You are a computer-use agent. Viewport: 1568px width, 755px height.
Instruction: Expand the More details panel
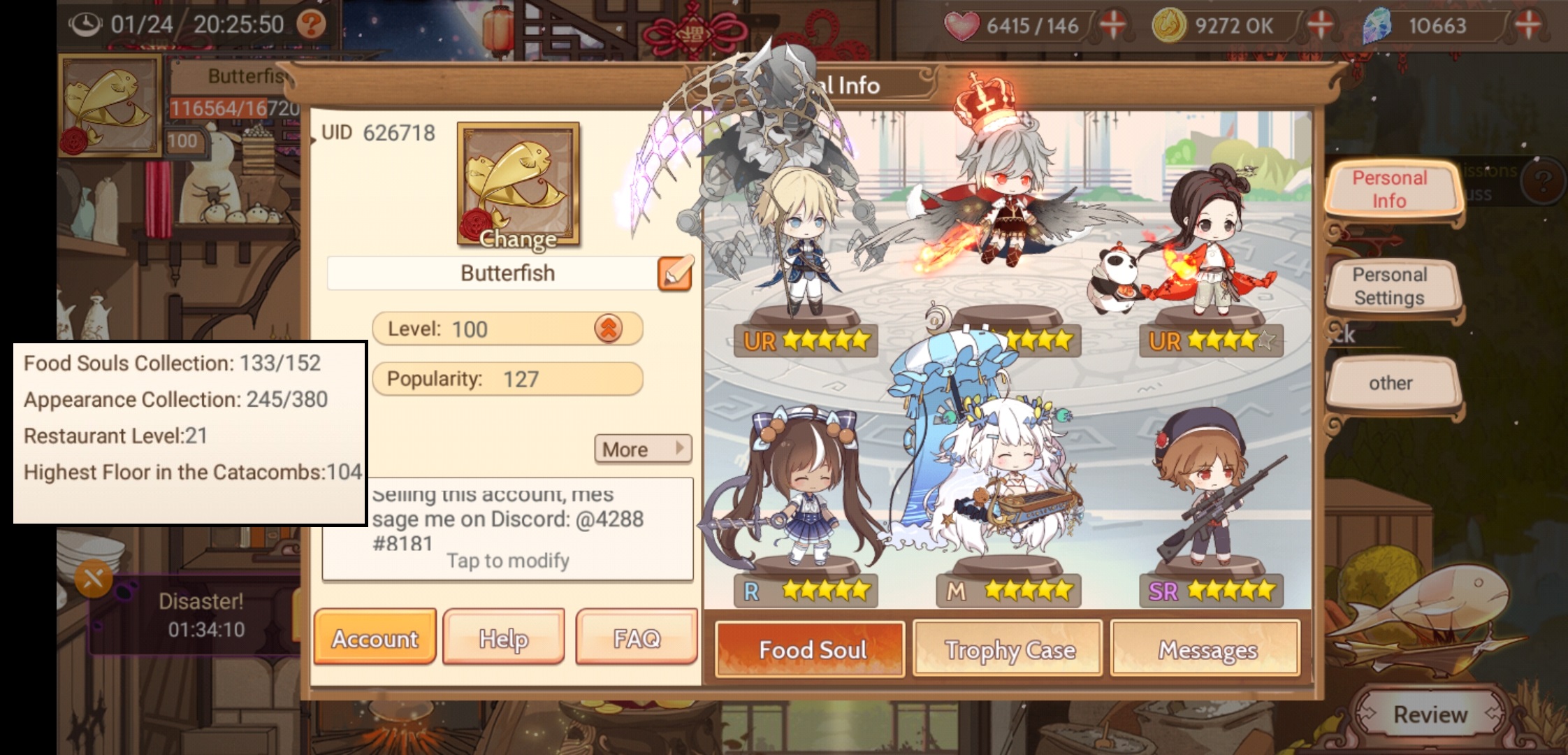(640, 450)
